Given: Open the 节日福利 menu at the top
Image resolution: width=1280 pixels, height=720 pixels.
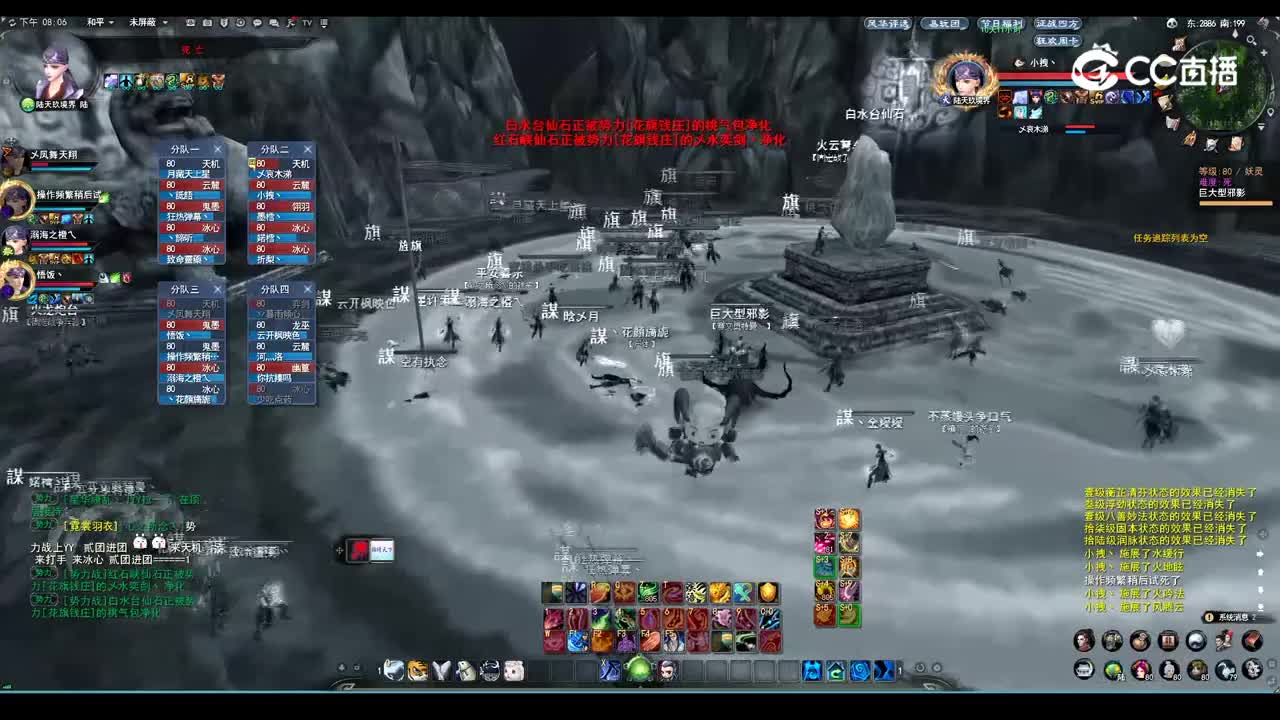Looking at the screenshot, I should [x=1000, y=24].
